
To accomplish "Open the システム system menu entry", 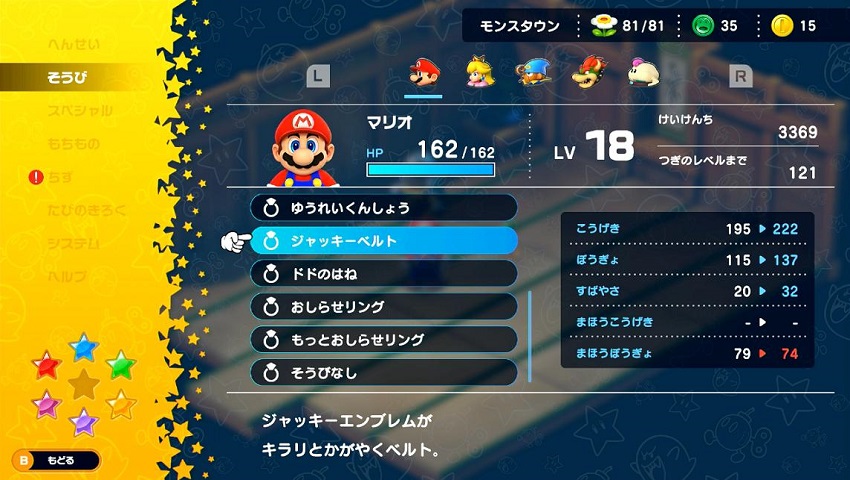I will 73,243.
